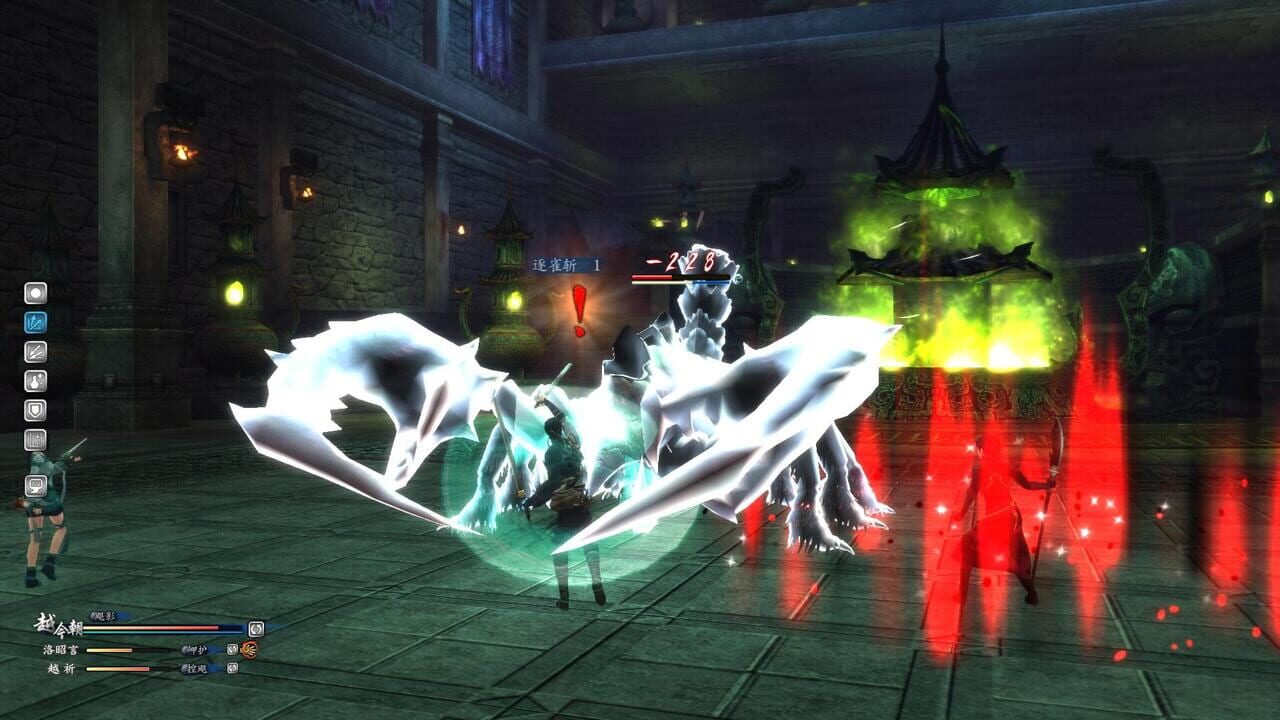Screen dimensions: 1280x720
Task: Click the round swap button beside 洛昭言
Action: tap(232, 650)
